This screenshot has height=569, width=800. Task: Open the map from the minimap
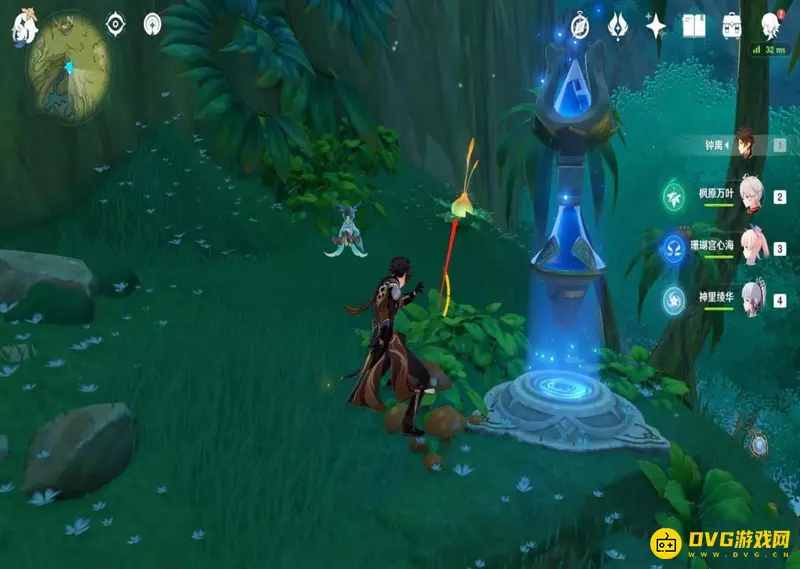point(69,68)
